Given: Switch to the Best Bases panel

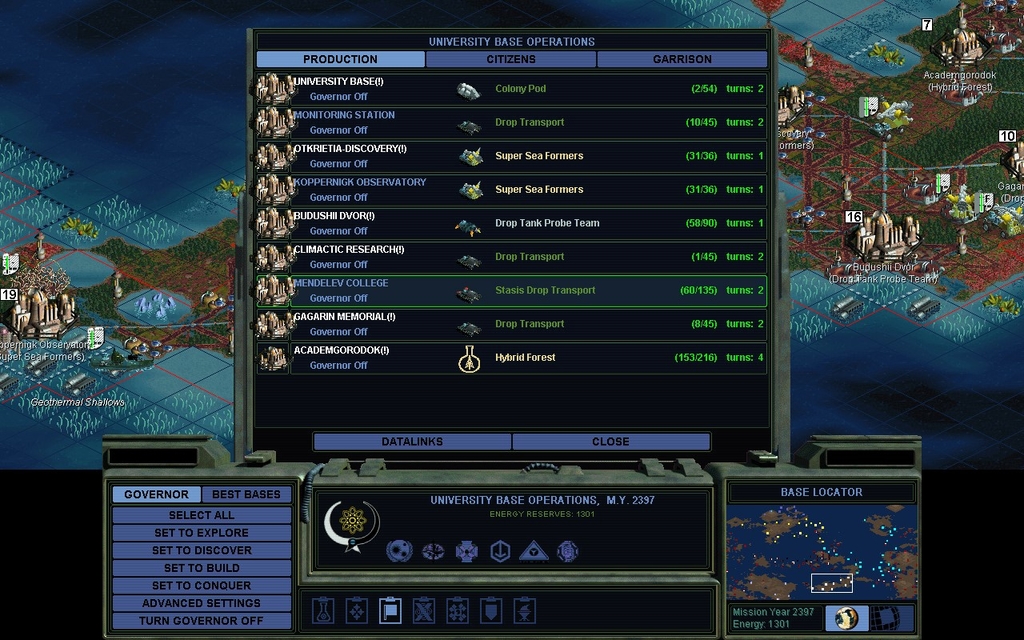Looking at the screenshot, I should pos(246,494).
